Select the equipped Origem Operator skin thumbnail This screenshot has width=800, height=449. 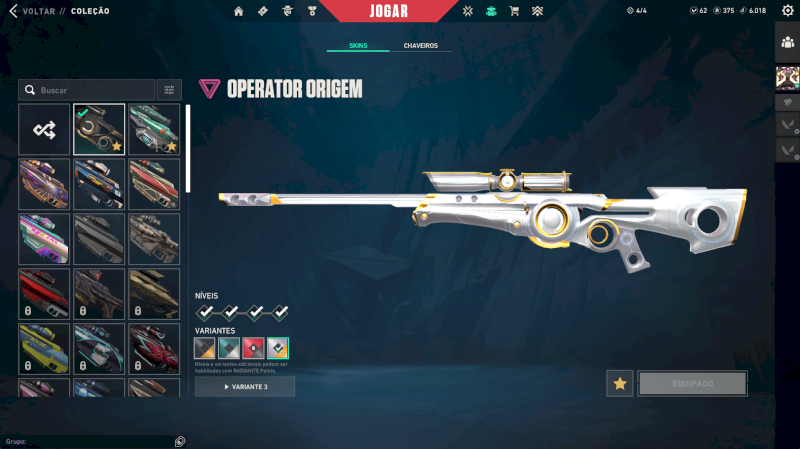pos(99,129)
